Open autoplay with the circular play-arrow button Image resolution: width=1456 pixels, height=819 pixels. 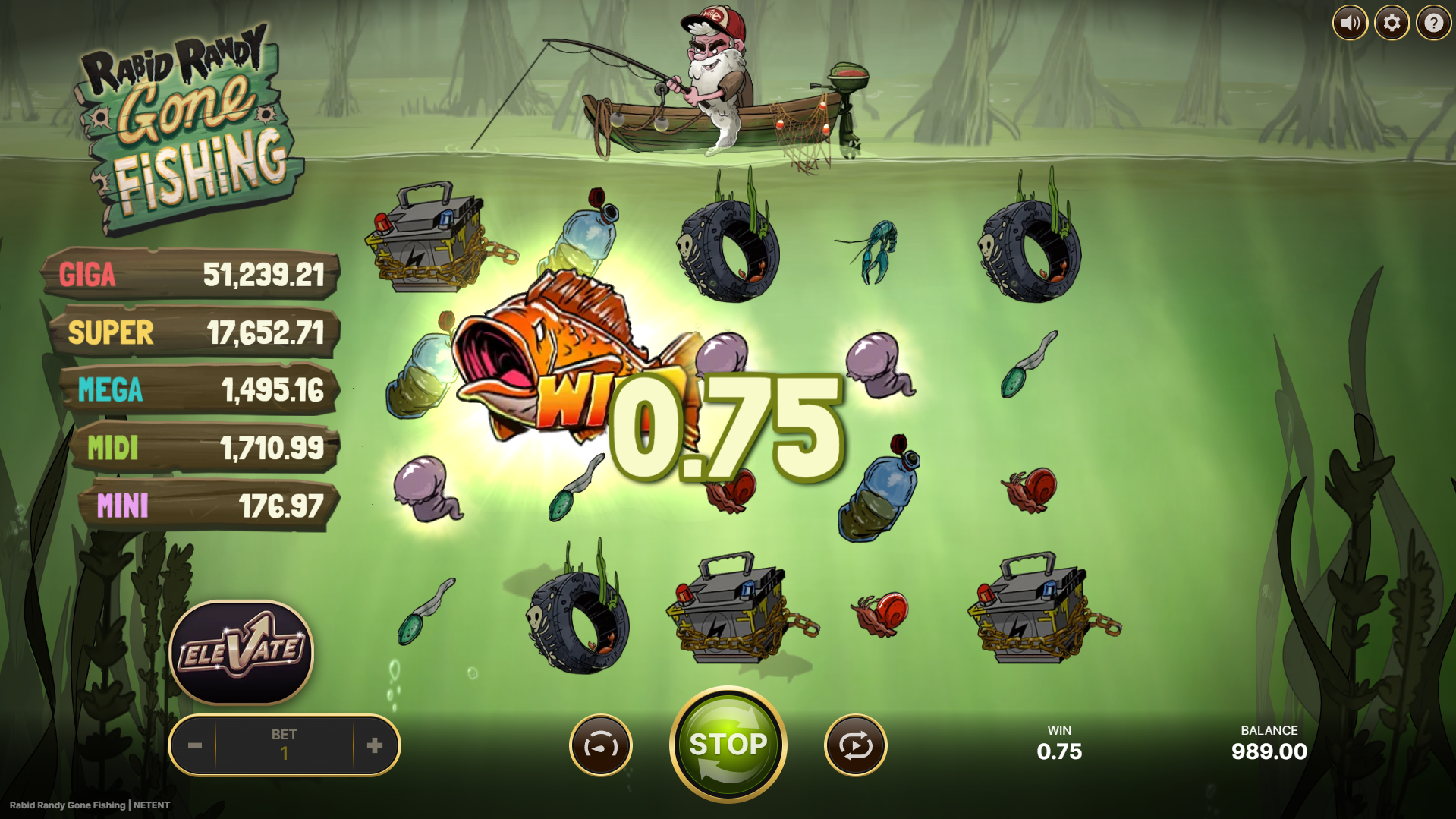[855, 746]
